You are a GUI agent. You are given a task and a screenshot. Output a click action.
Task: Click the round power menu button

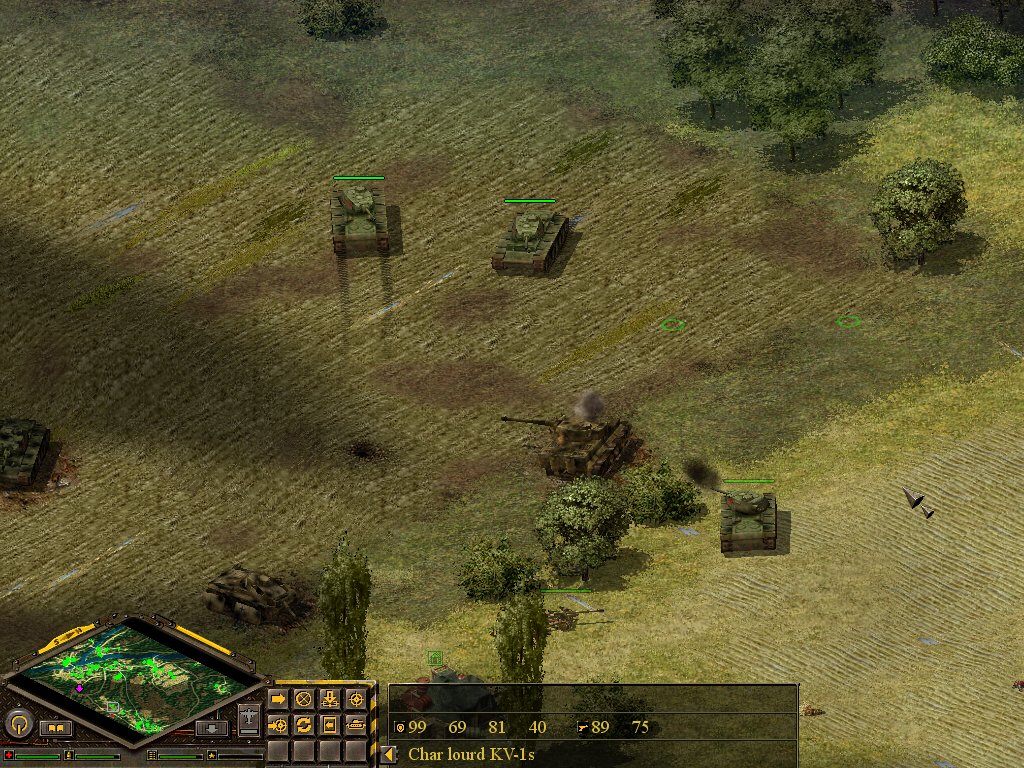click(x=19, y=723)
